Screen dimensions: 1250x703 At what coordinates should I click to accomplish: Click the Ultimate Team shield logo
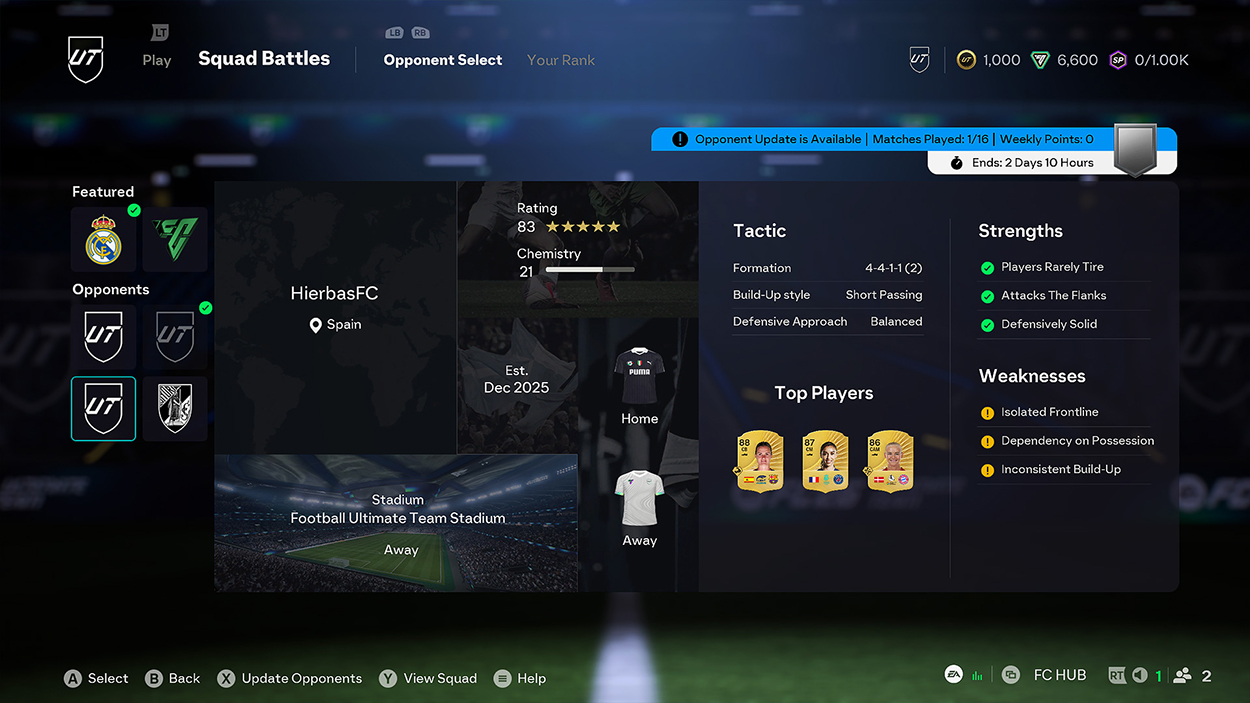(x=85, y=60)
